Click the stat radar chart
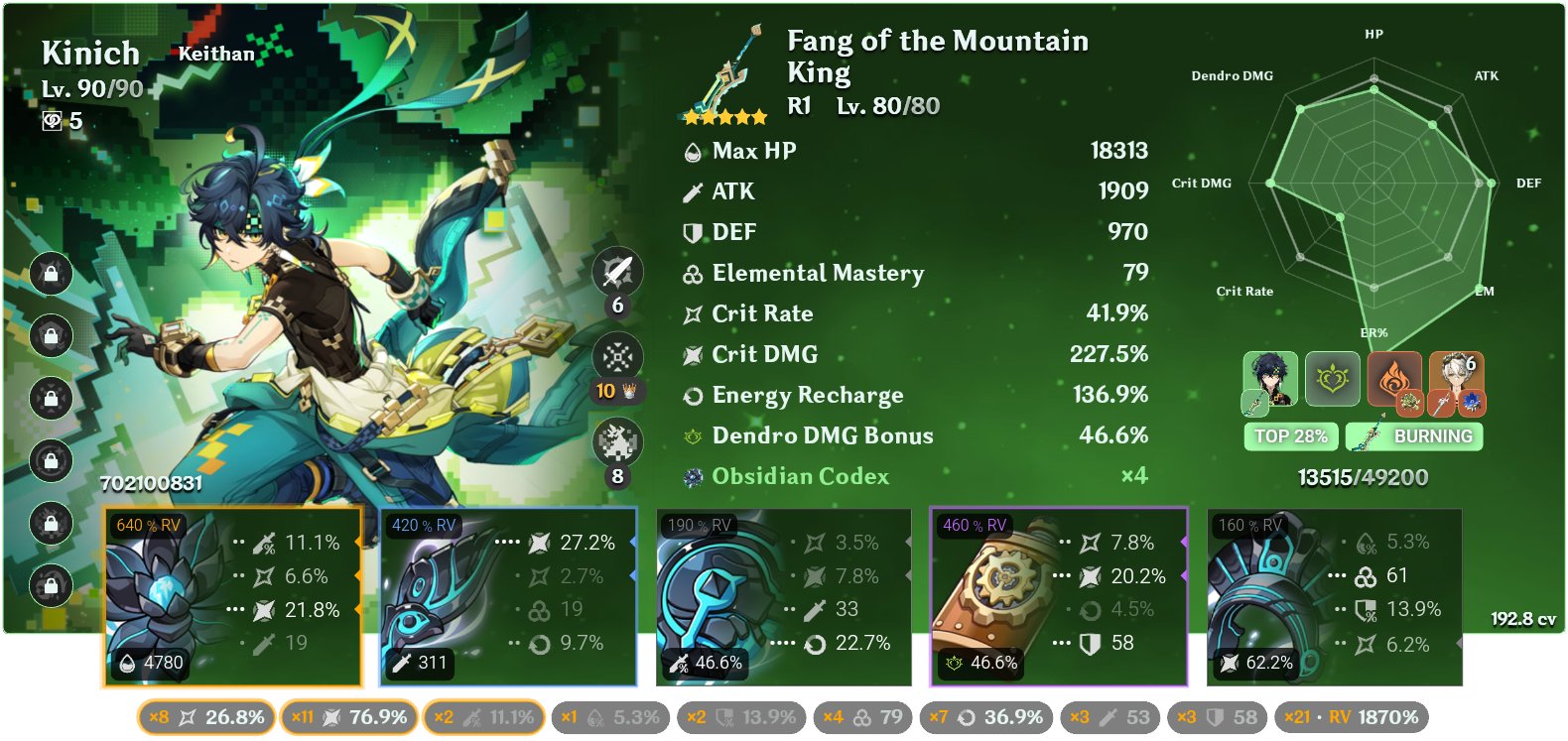Viewport: 1568px width, 741px height. click(1374, 184)
